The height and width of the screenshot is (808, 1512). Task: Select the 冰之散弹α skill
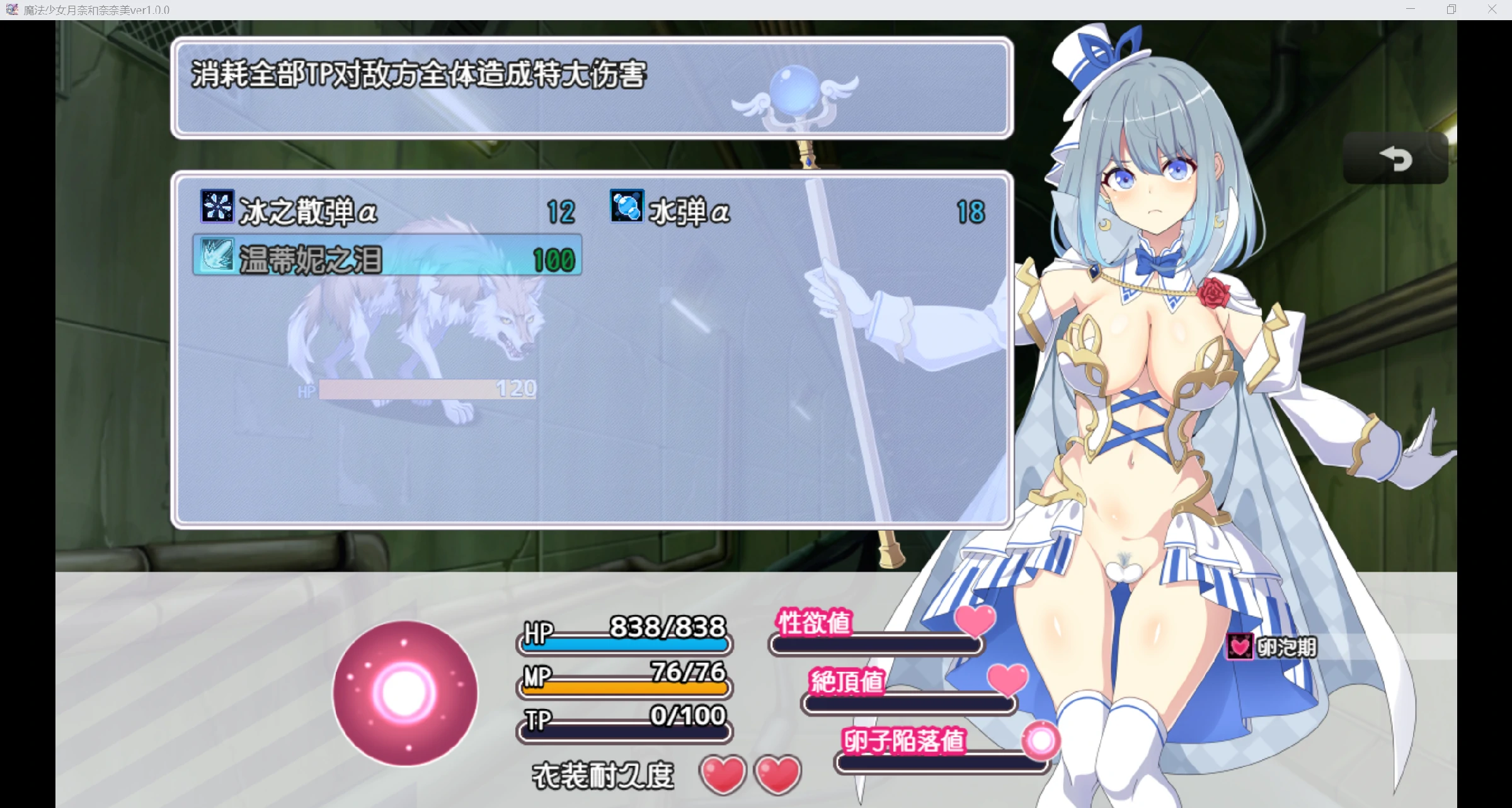387,210
